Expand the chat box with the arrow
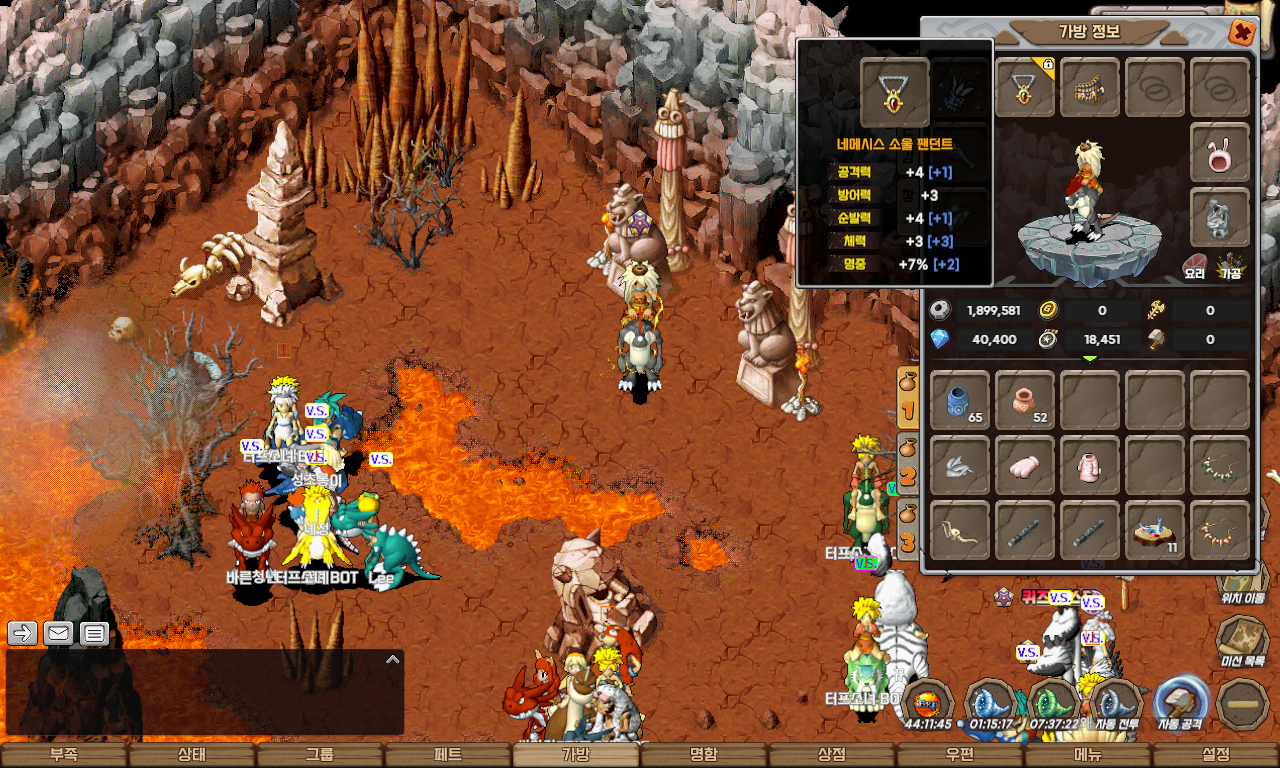The height and width of the screenshot is (768, 1280). (393, 659)
